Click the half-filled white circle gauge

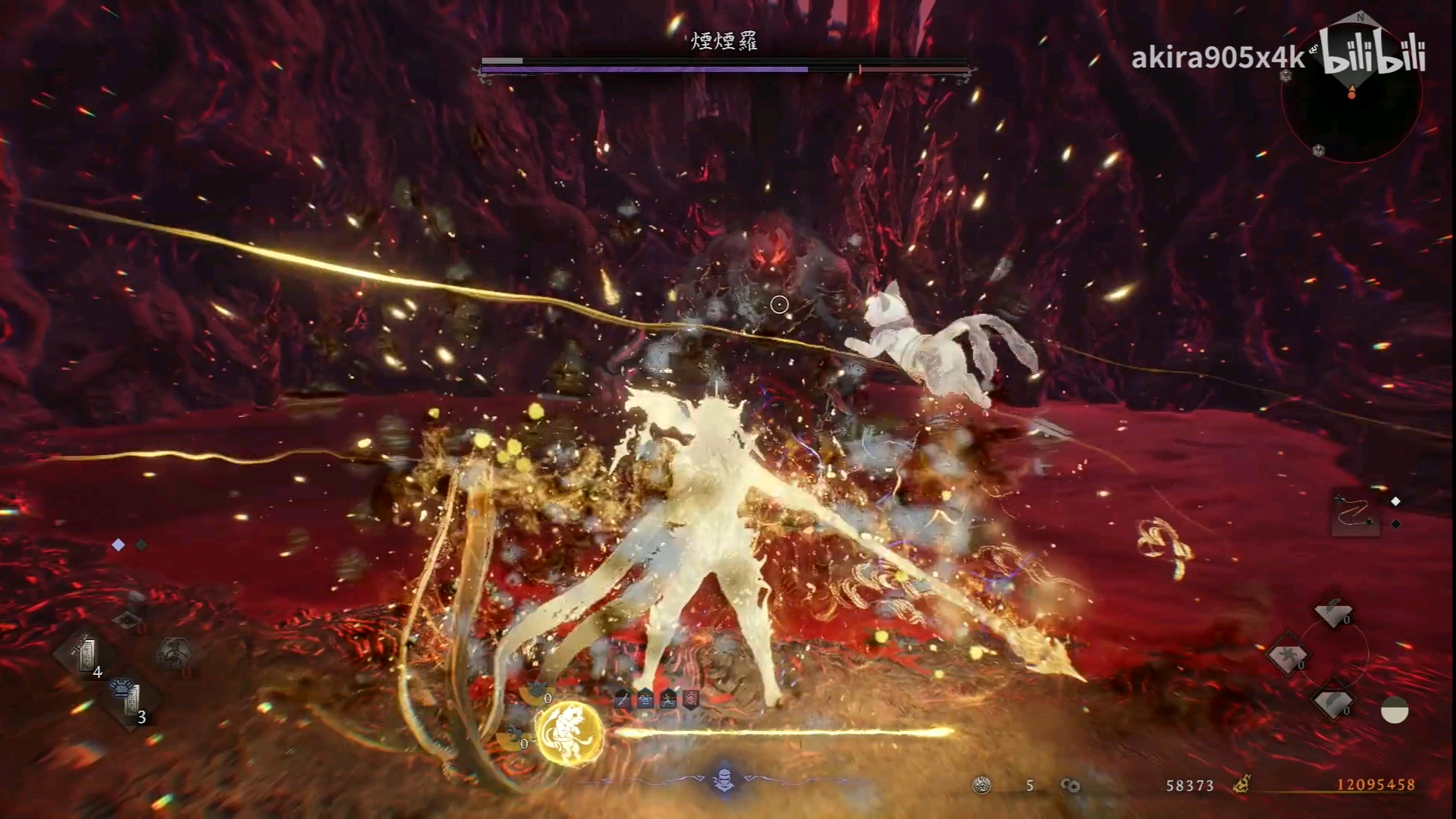[1395, 711]
